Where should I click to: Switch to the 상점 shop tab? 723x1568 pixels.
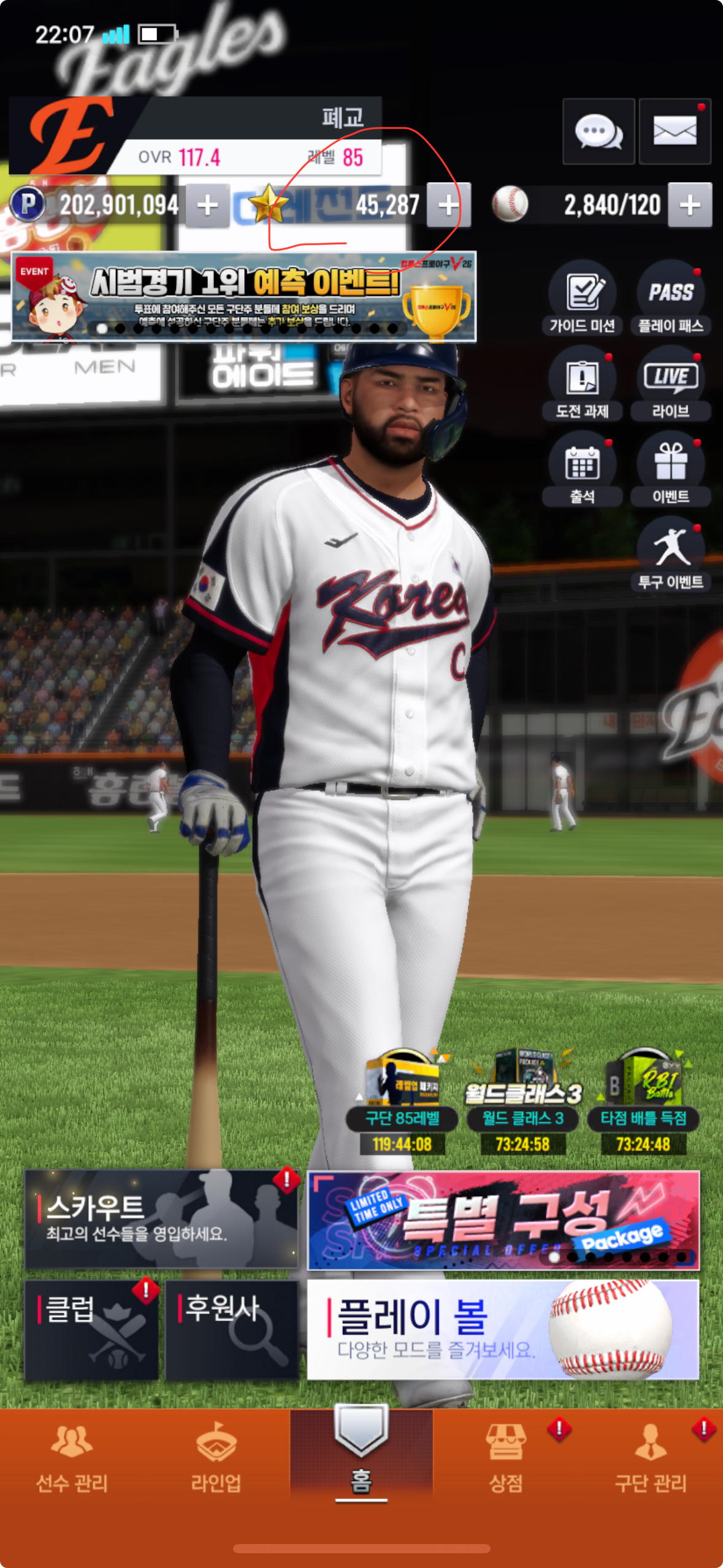[506, 1458]
